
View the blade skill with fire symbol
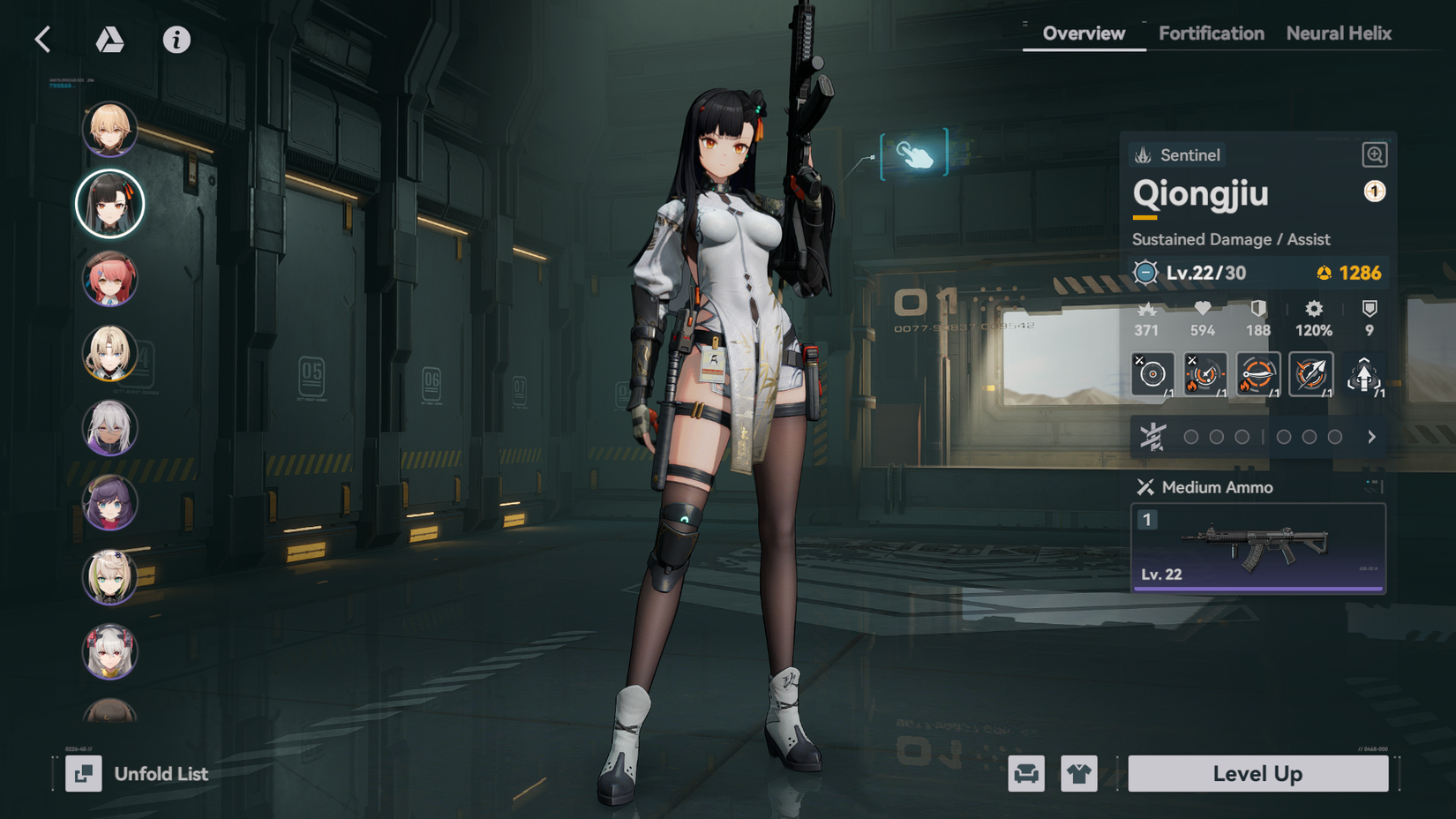point(1258,373)
